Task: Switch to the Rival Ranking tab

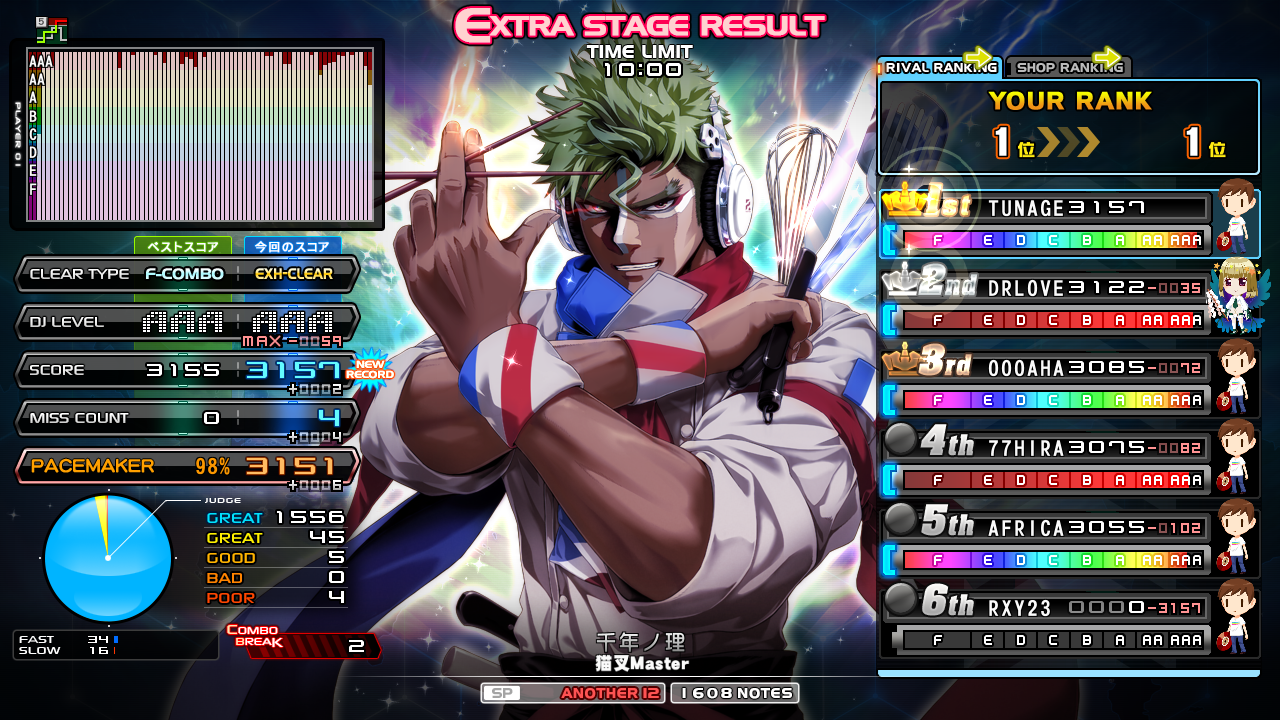Action: pos(940,67)
